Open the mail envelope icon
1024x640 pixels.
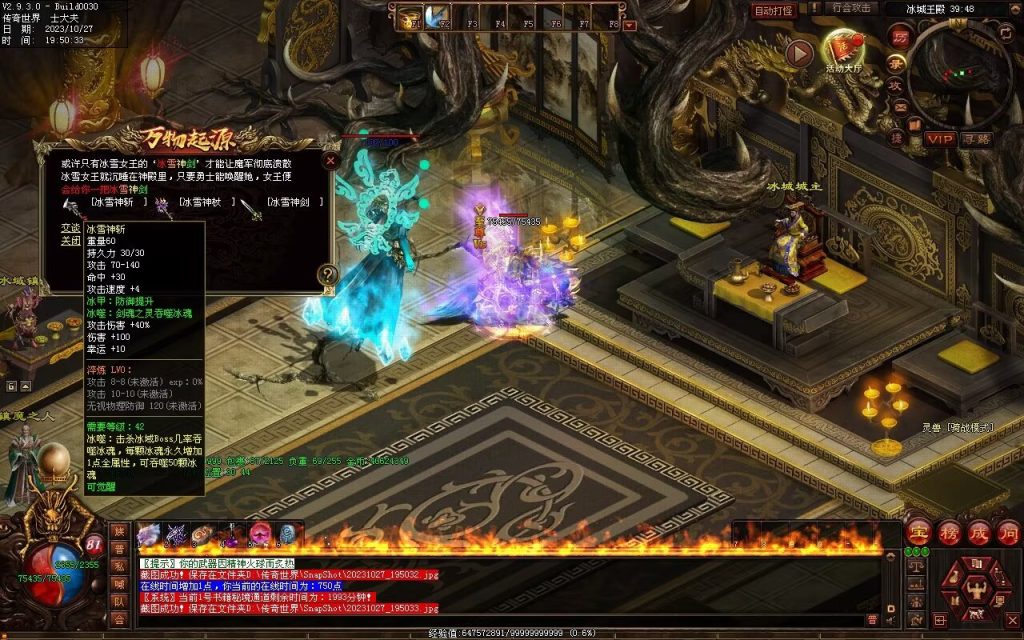tap(899, 108)
